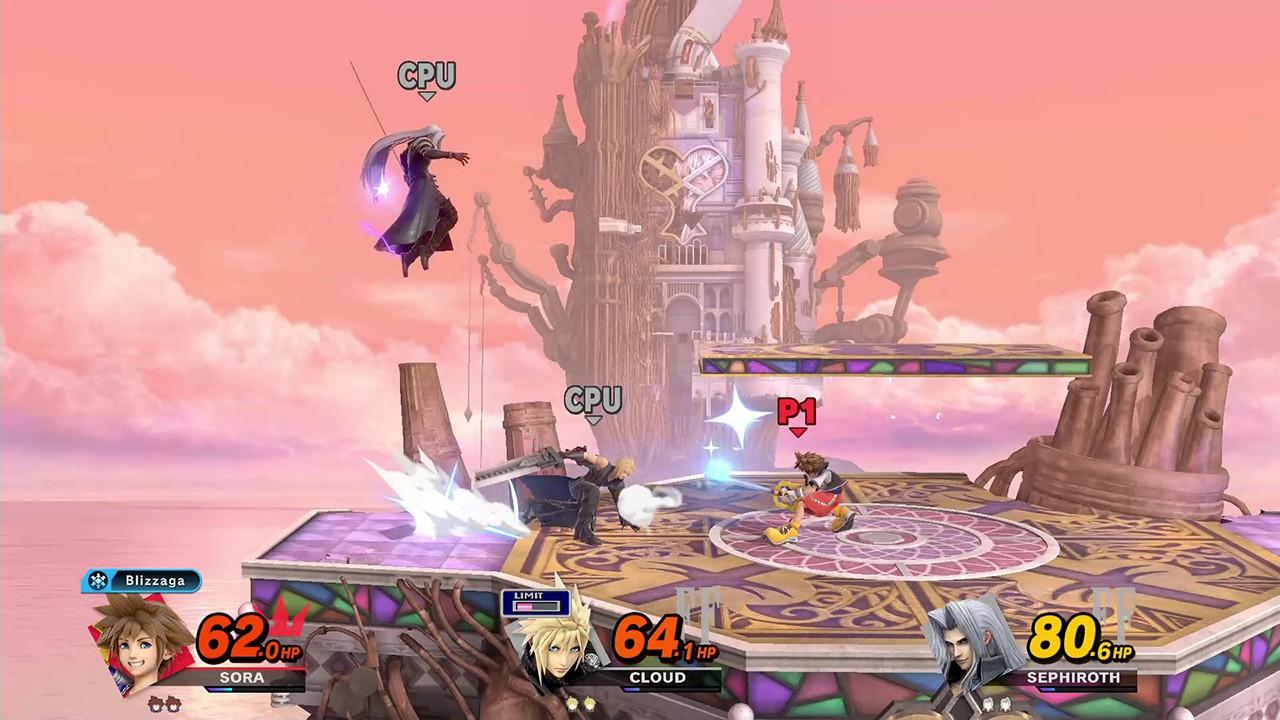Click Sora's character portrait

coord(143,639)
